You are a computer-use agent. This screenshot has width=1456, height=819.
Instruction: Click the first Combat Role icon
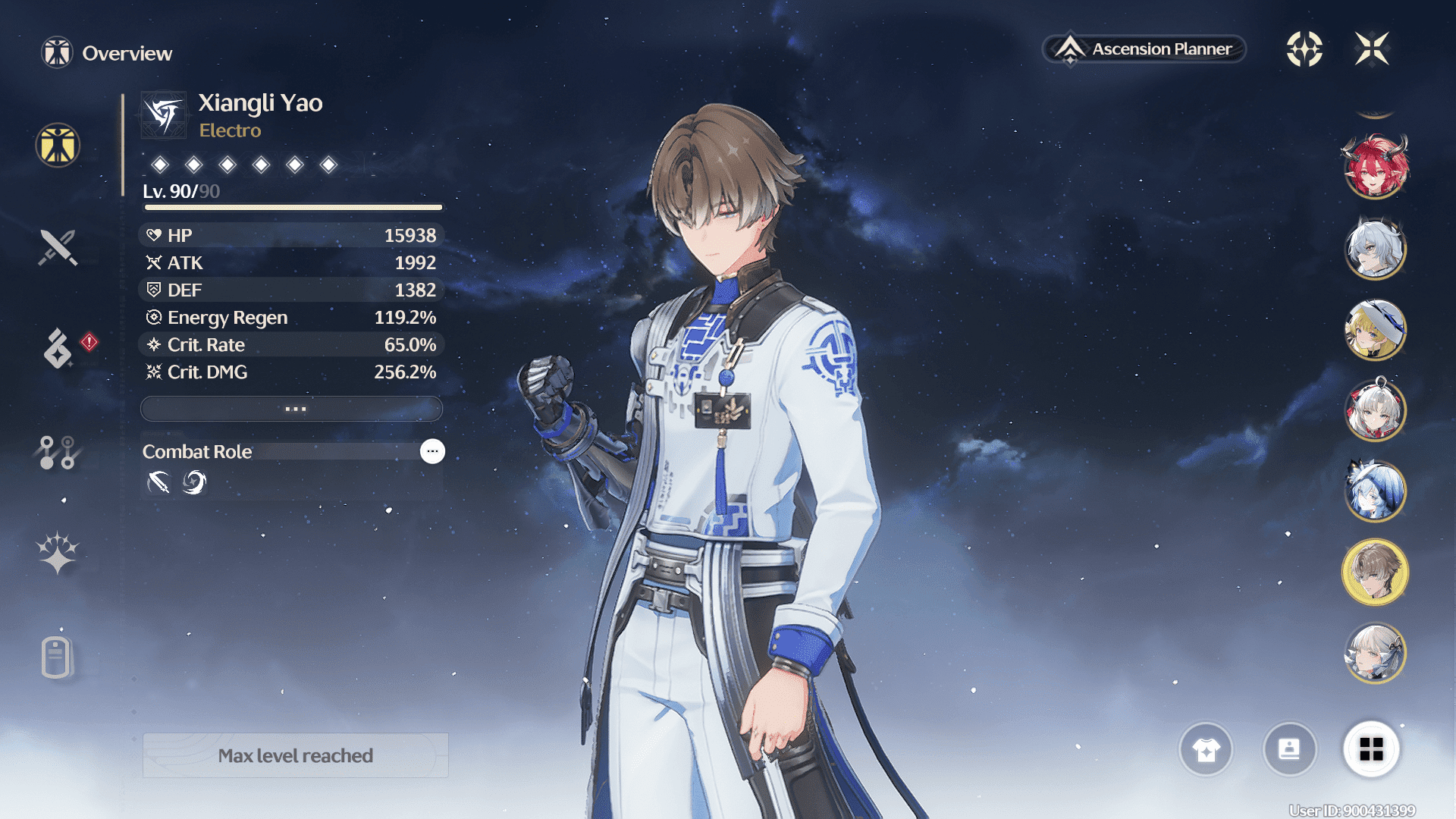click(158, 482)
